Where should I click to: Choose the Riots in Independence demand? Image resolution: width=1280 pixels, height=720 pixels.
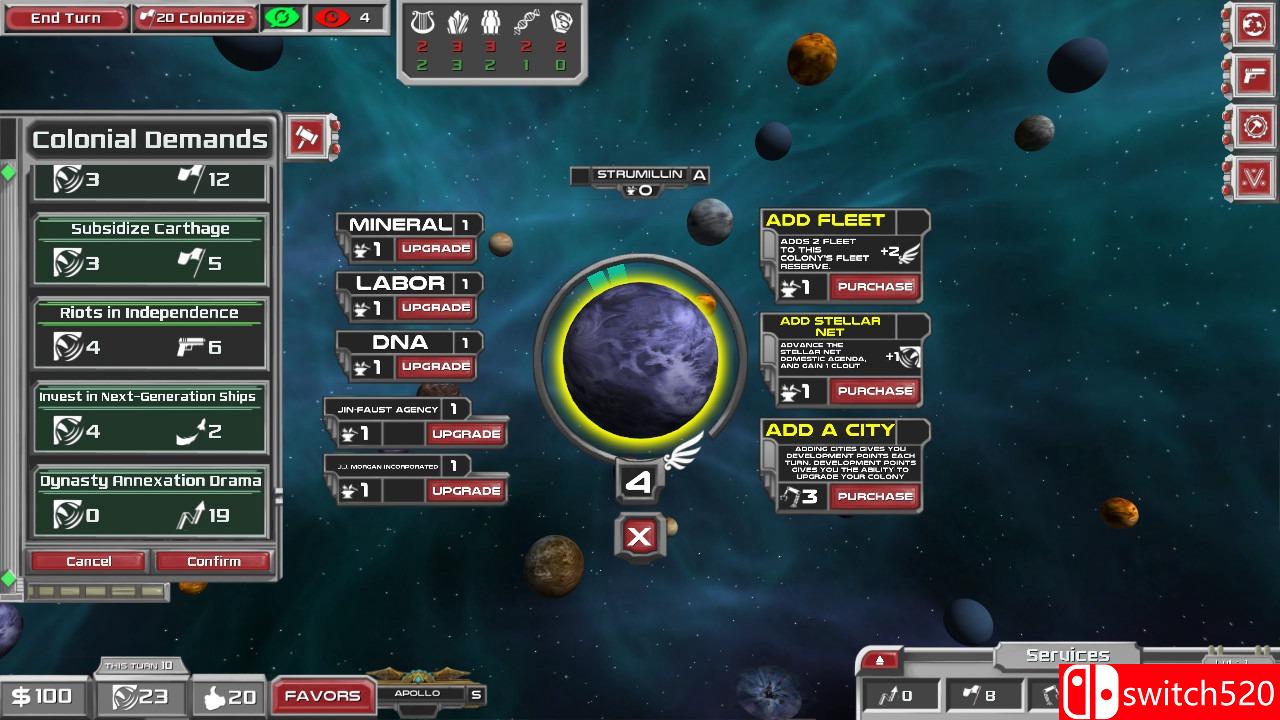tap(151, 334)
